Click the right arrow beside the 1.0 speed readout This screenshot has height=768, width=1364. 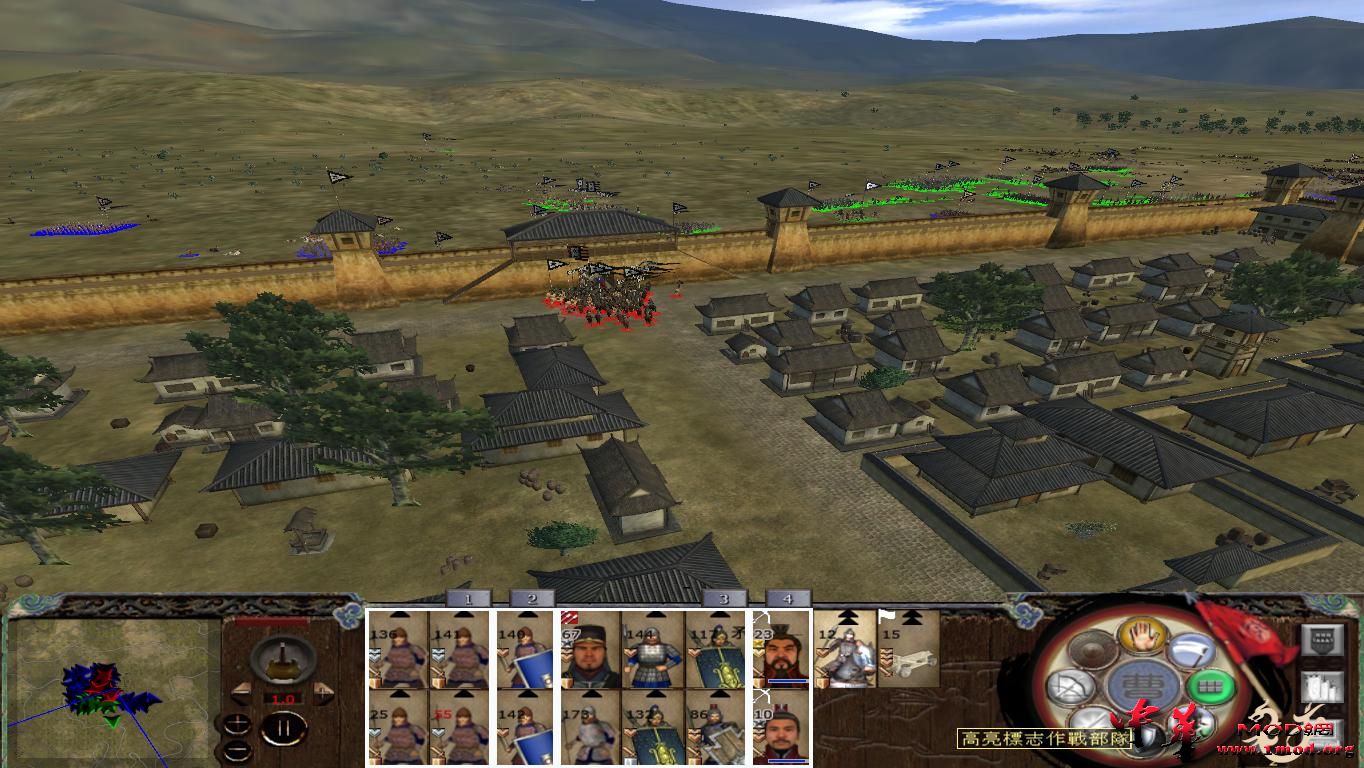(322, 693)
